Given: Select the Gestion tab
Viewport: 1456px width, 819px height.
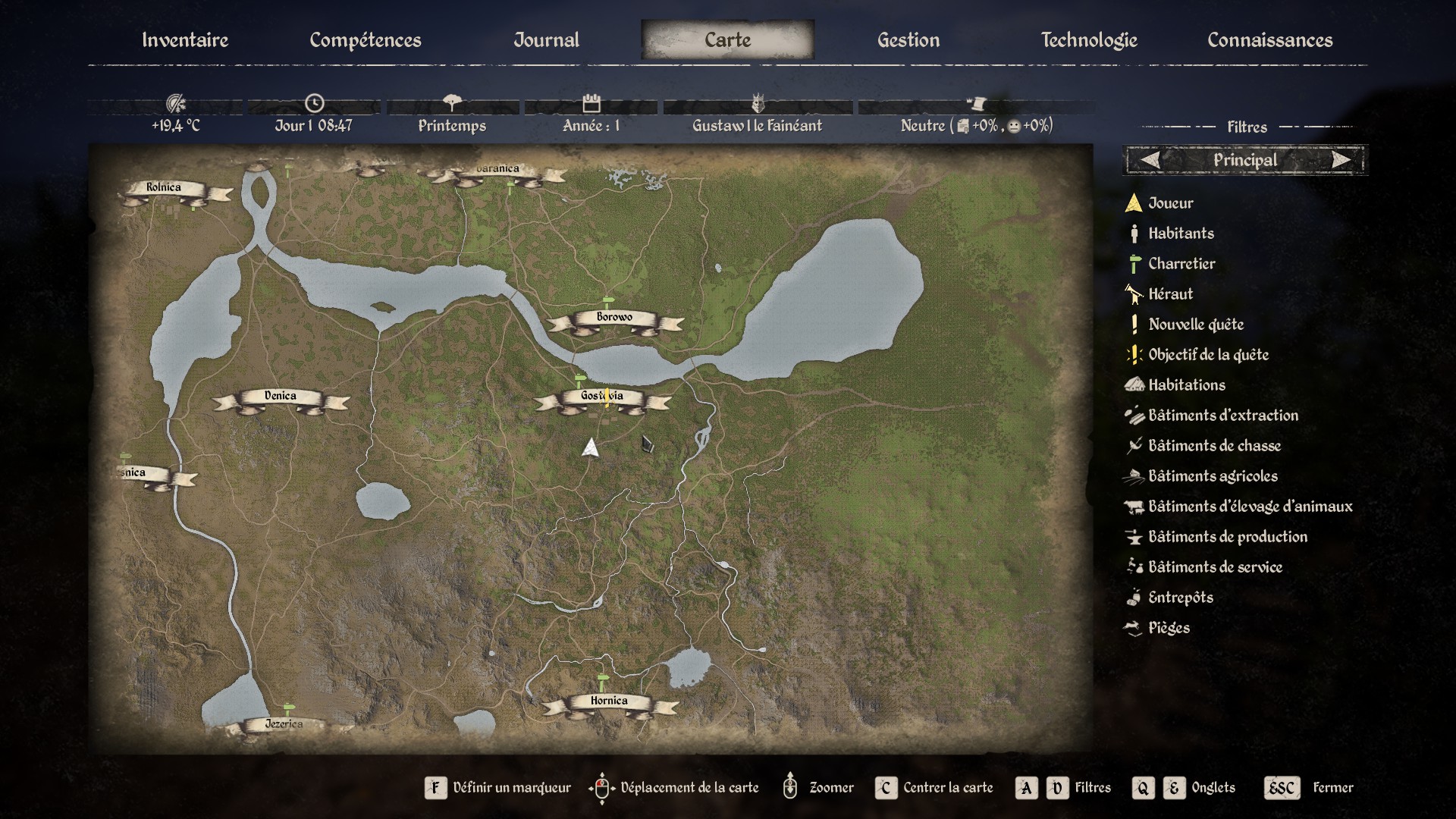Looking at the screenshot, I should pos(908,40).
